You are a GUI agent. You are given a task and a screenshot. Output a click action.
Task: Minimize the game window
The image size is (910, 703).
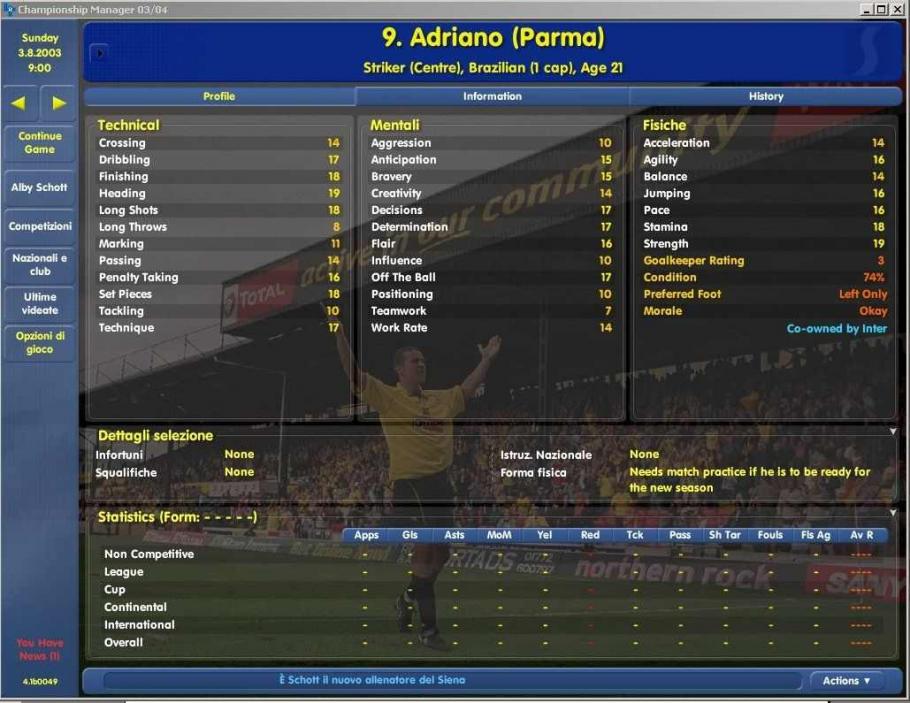click(866, 9)
